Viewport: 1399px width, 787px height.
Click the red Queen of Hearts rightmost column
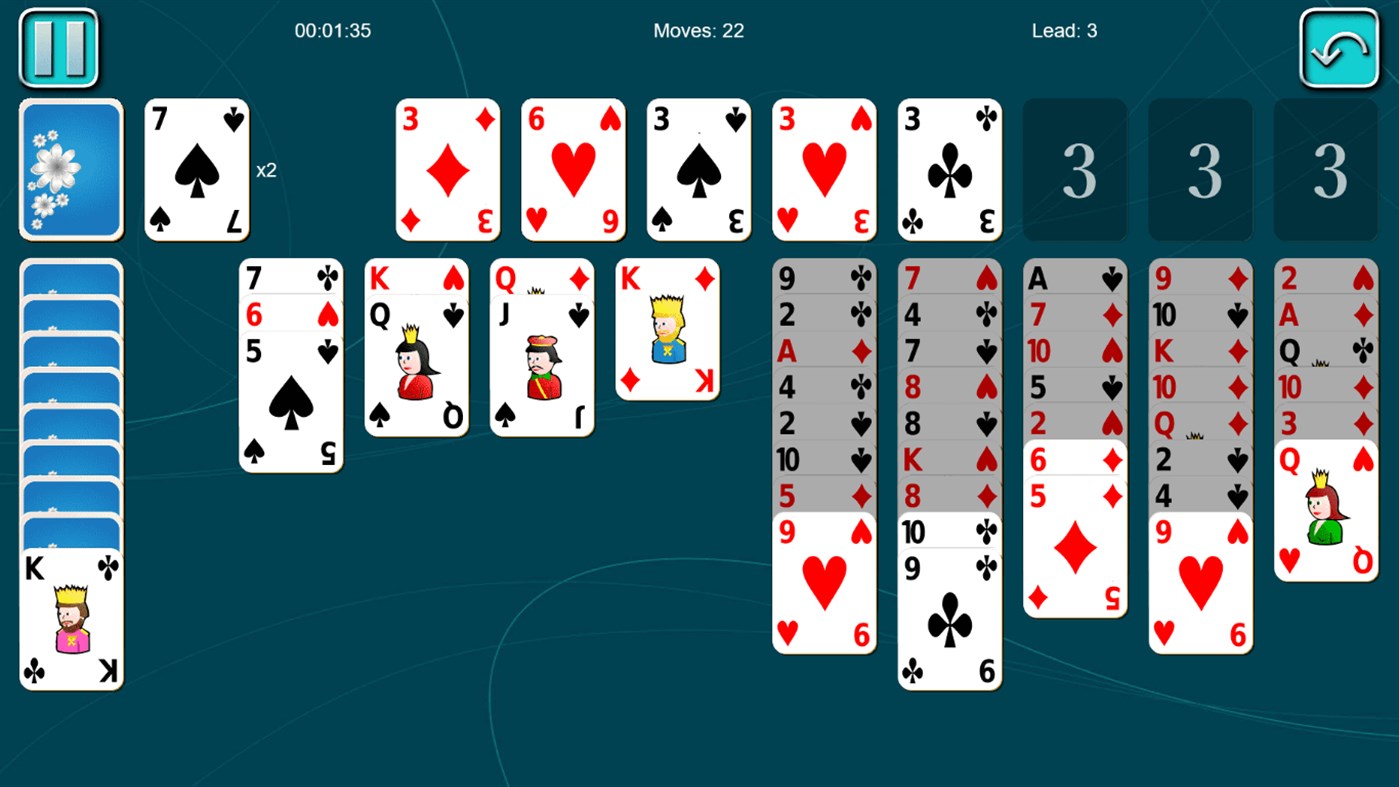tap(1325, 510)
